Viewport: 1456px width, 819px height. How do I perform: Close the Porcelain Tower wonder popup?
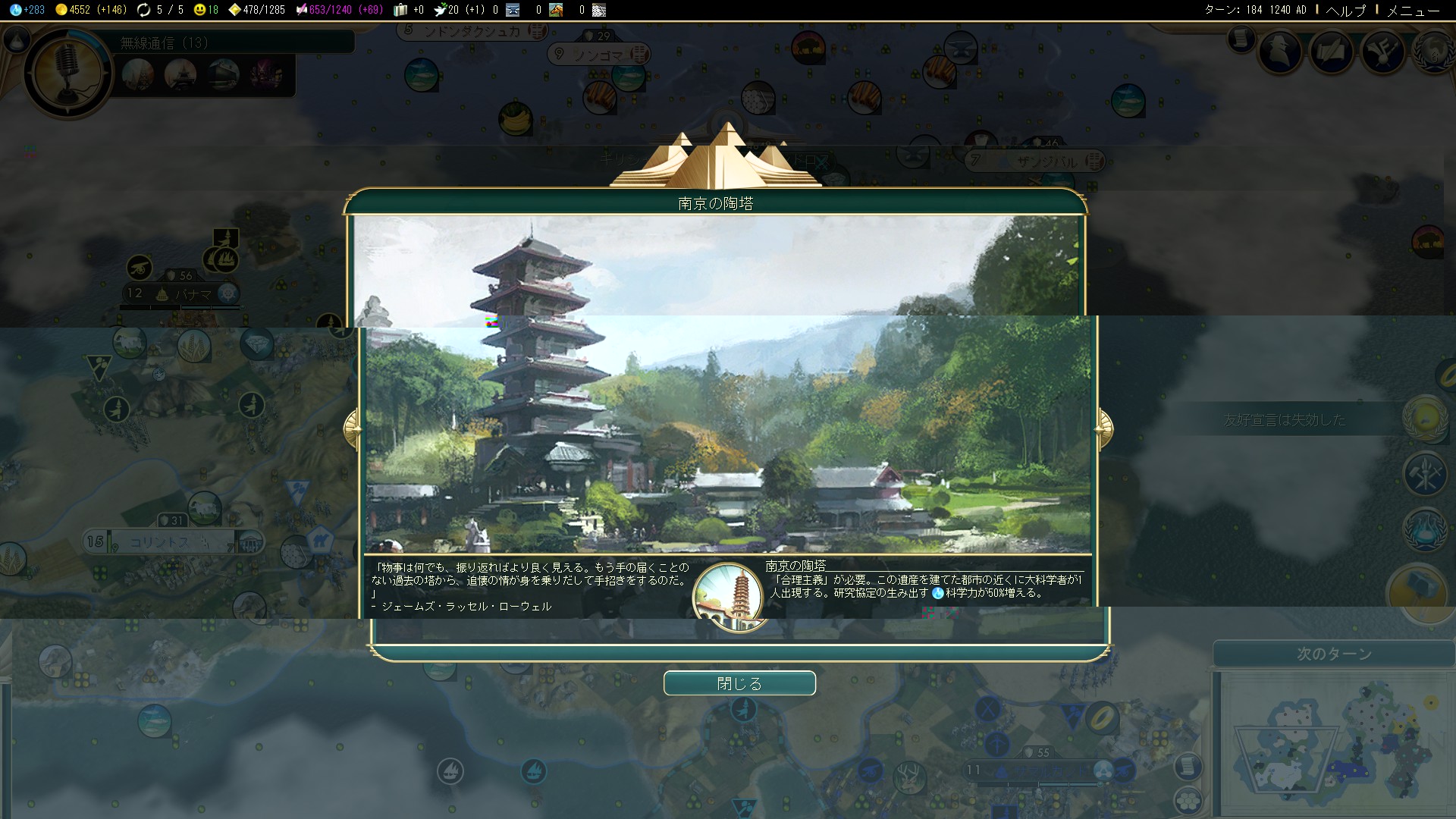739,683
